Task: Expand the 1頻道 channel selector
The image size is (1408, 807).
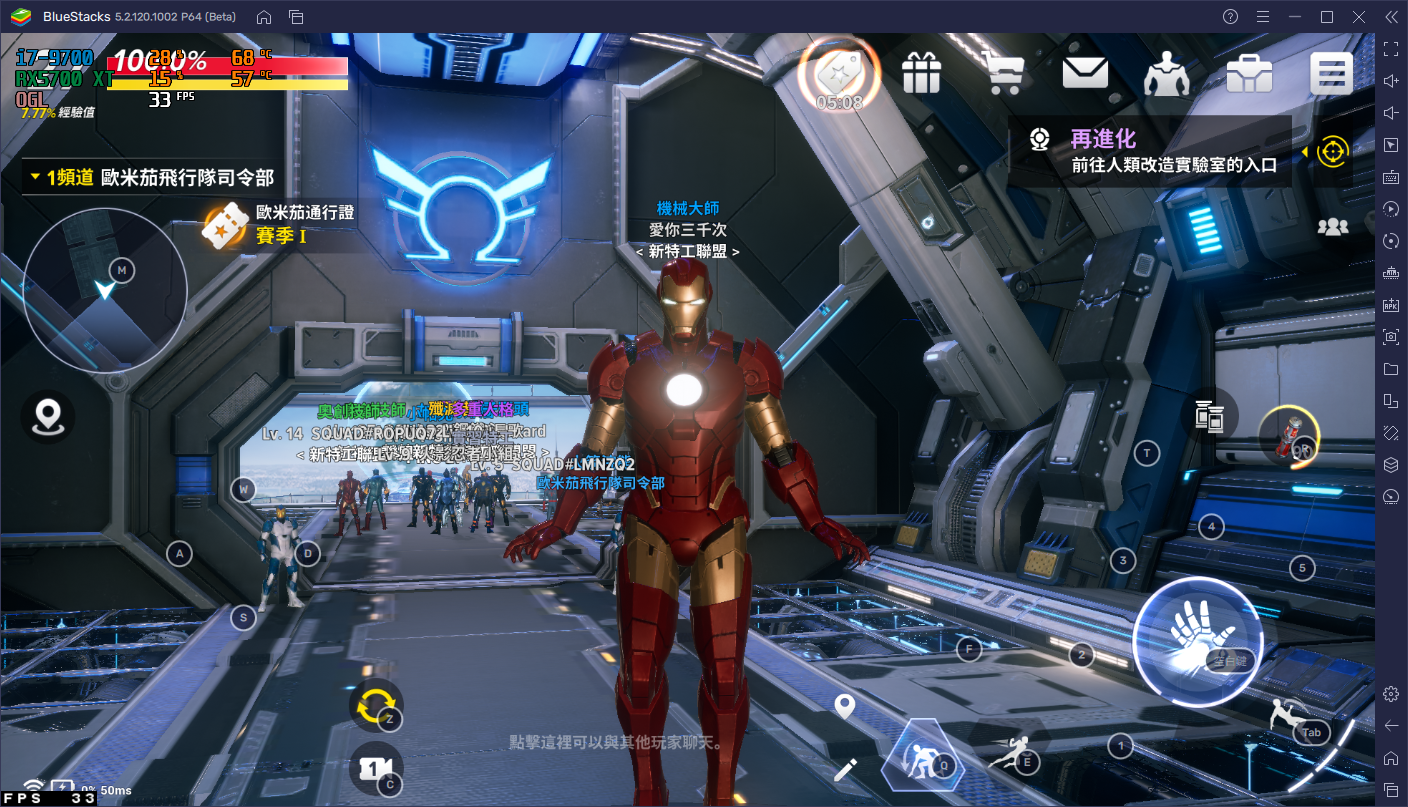Action: (150, 178)
